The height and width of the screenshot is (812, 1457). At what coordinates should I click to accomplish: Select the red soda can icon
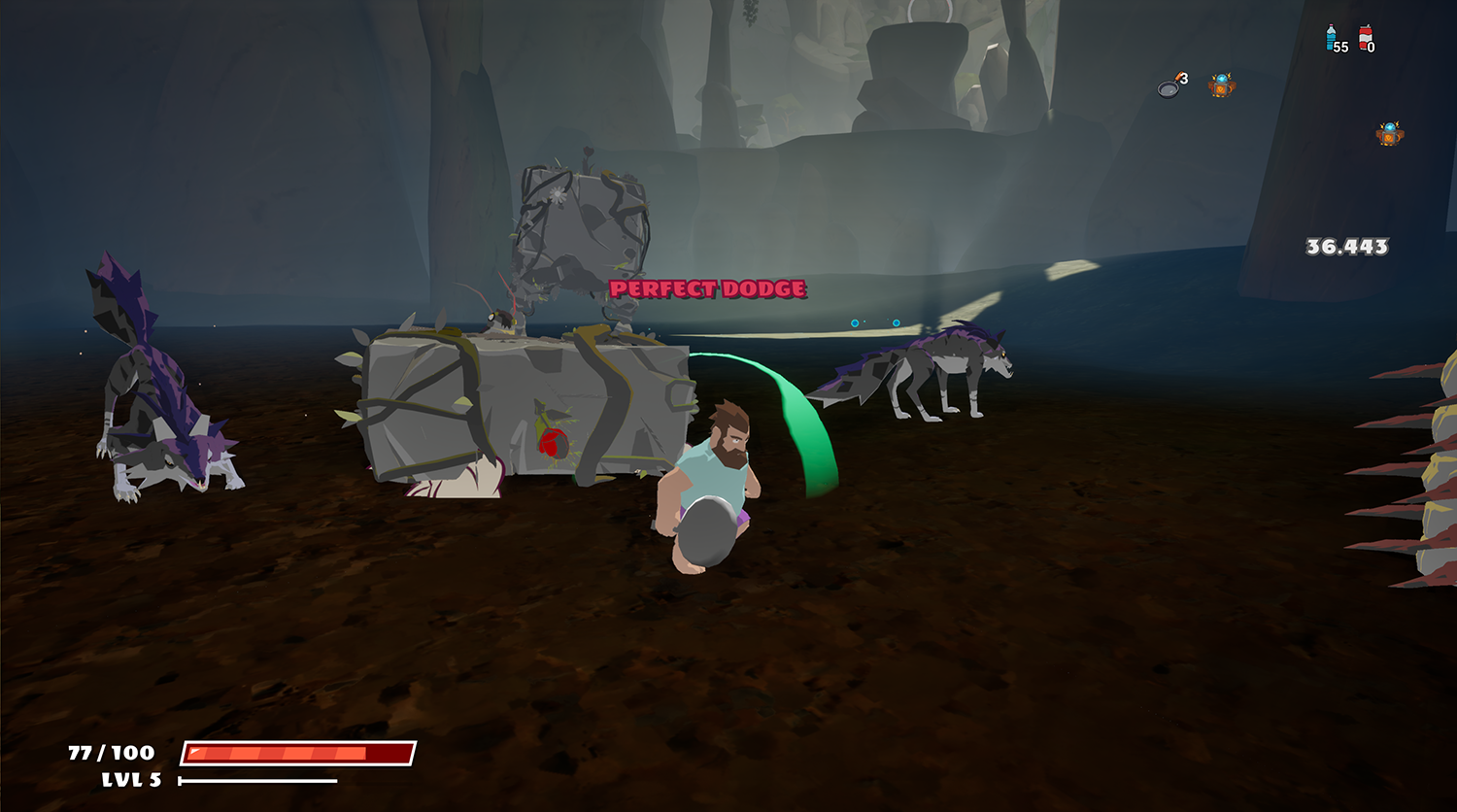(x=1365, y=38)
